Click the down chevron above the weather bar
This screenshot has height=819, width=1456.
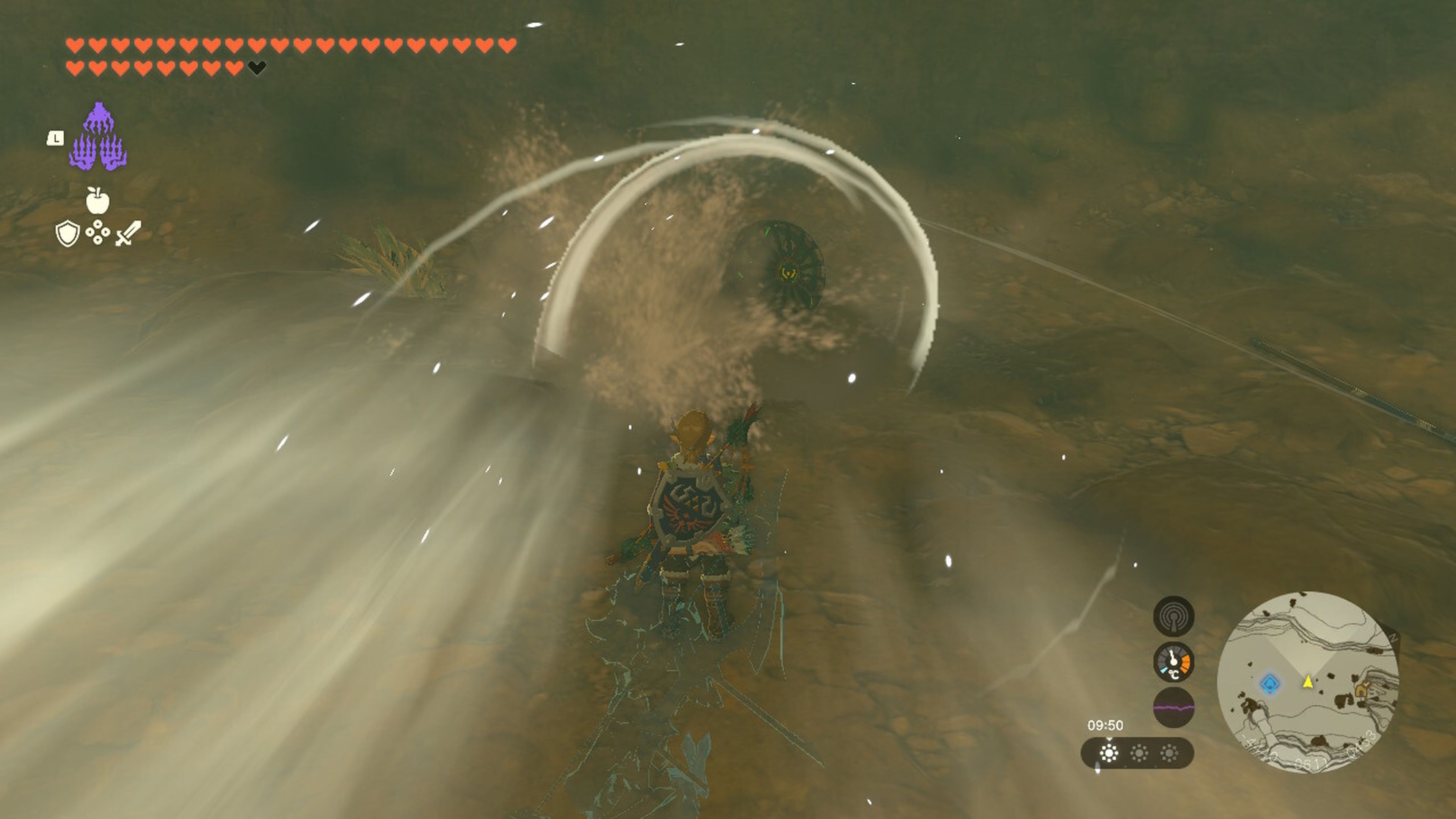1109,739
